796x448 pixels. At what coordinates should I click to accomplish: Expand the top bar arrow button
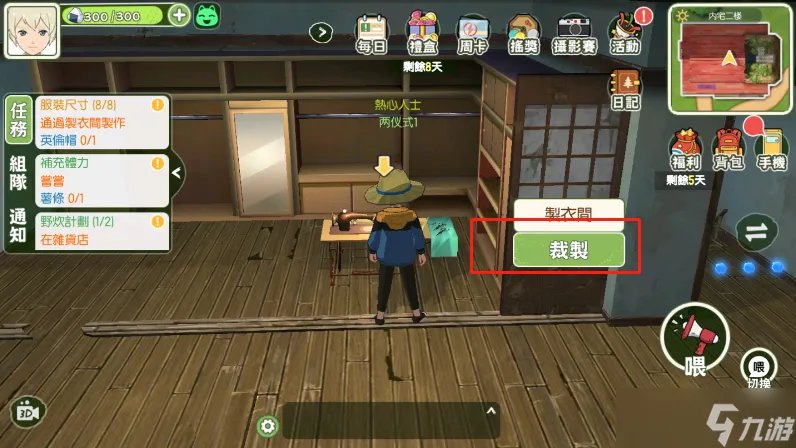pos(321,32)
